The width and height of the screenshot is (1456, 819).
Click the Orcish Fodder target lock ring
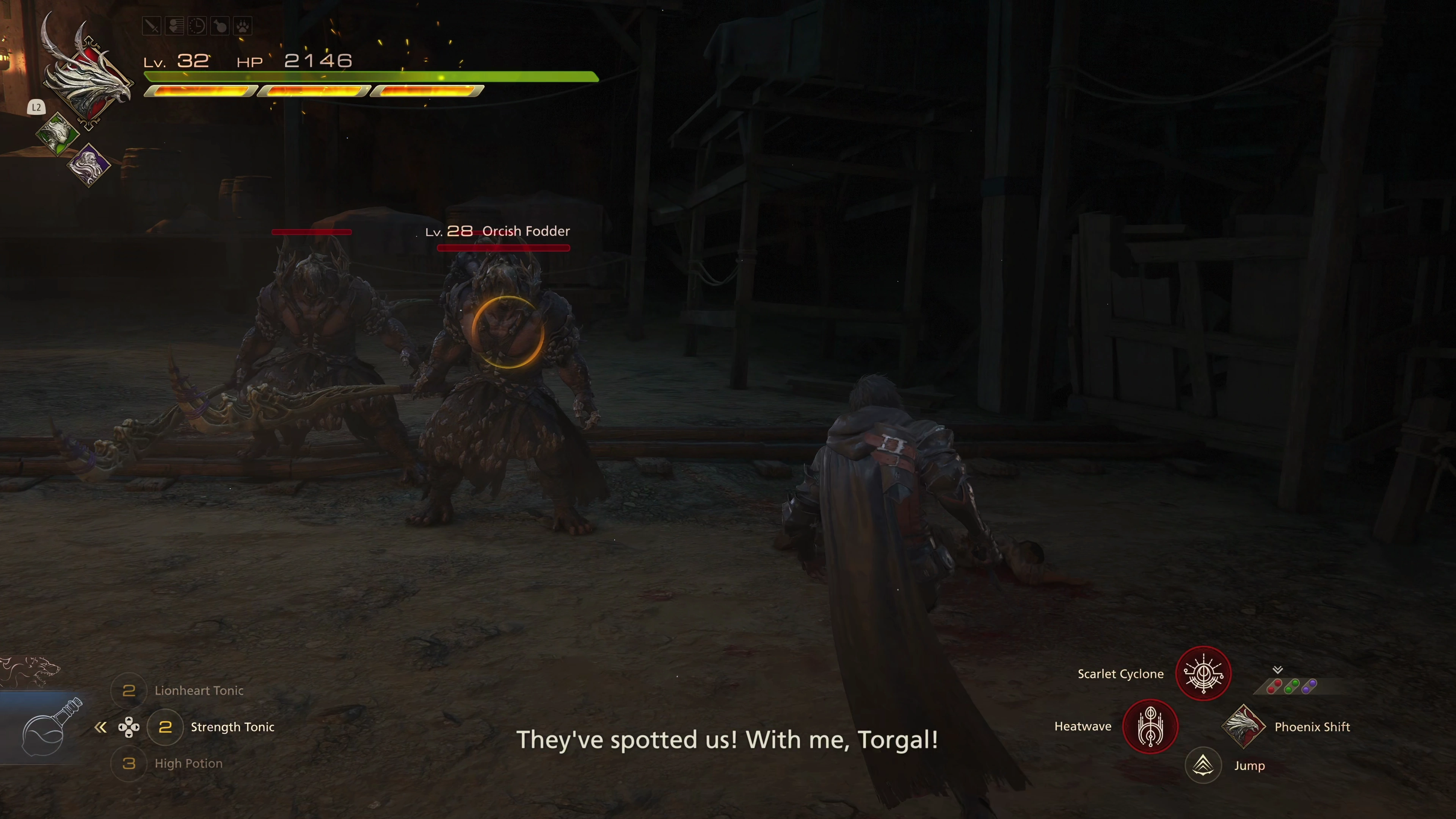507,332
